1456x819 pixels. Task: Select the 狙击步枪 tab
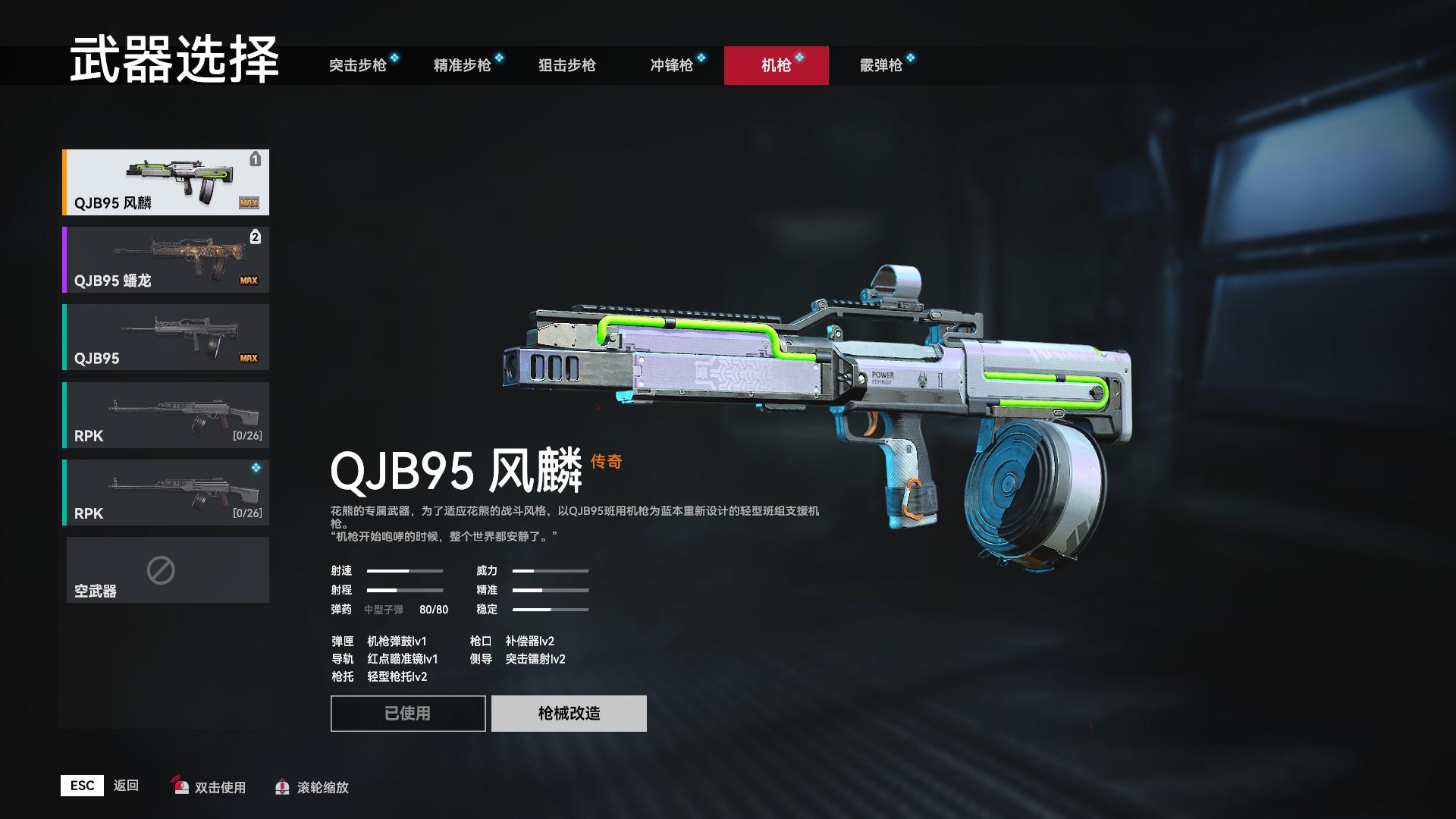click(x=567, y=65)
